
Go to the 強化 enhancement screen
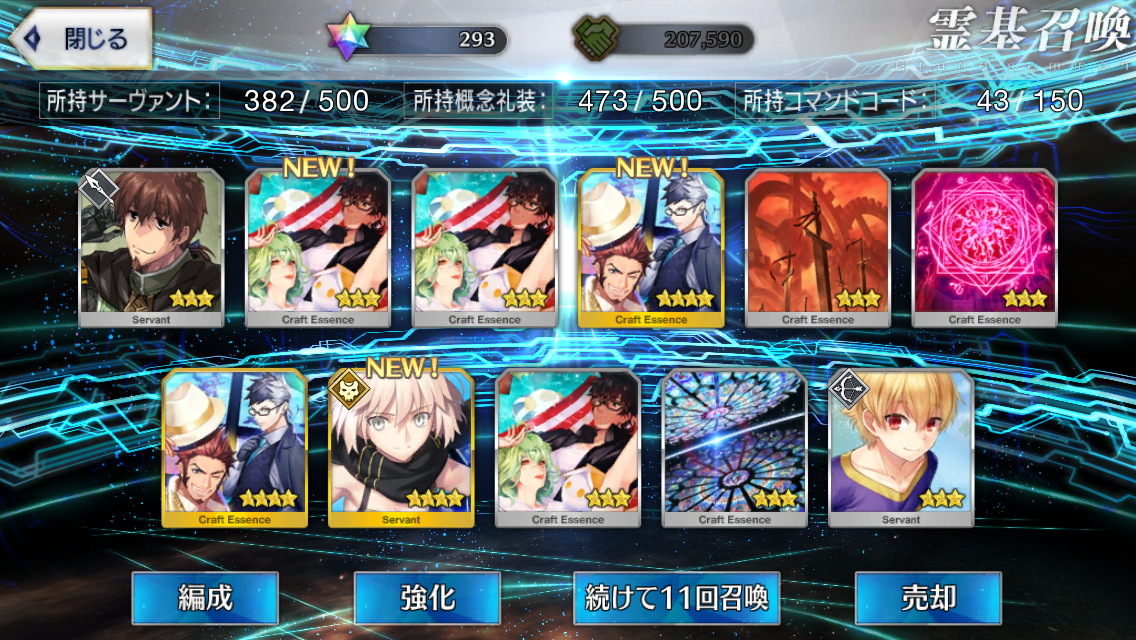click(427, 598)
